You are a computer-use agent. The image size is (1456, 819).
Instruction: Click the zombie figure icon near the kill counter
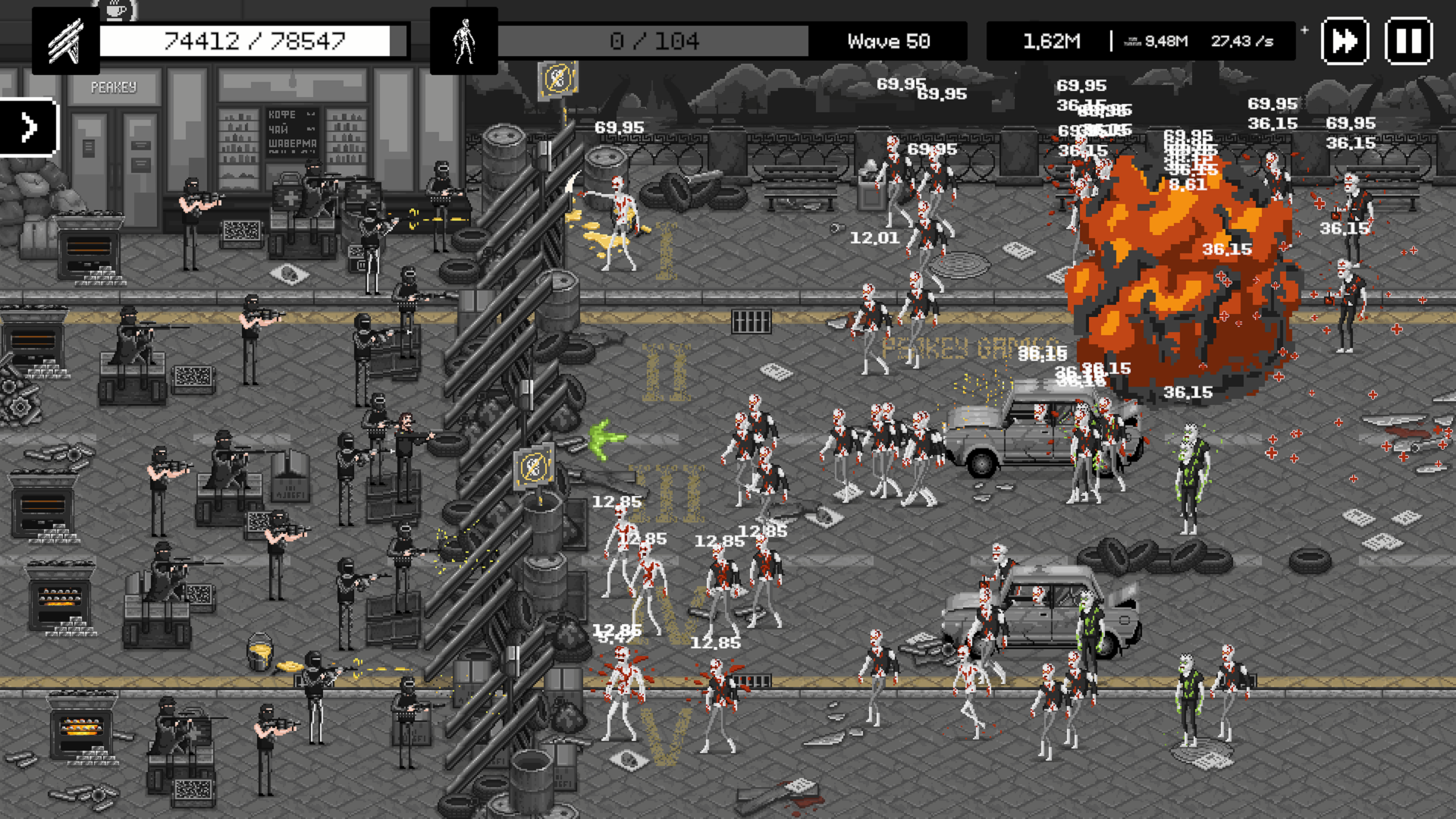pyautogui.click(x=463, y=41)
